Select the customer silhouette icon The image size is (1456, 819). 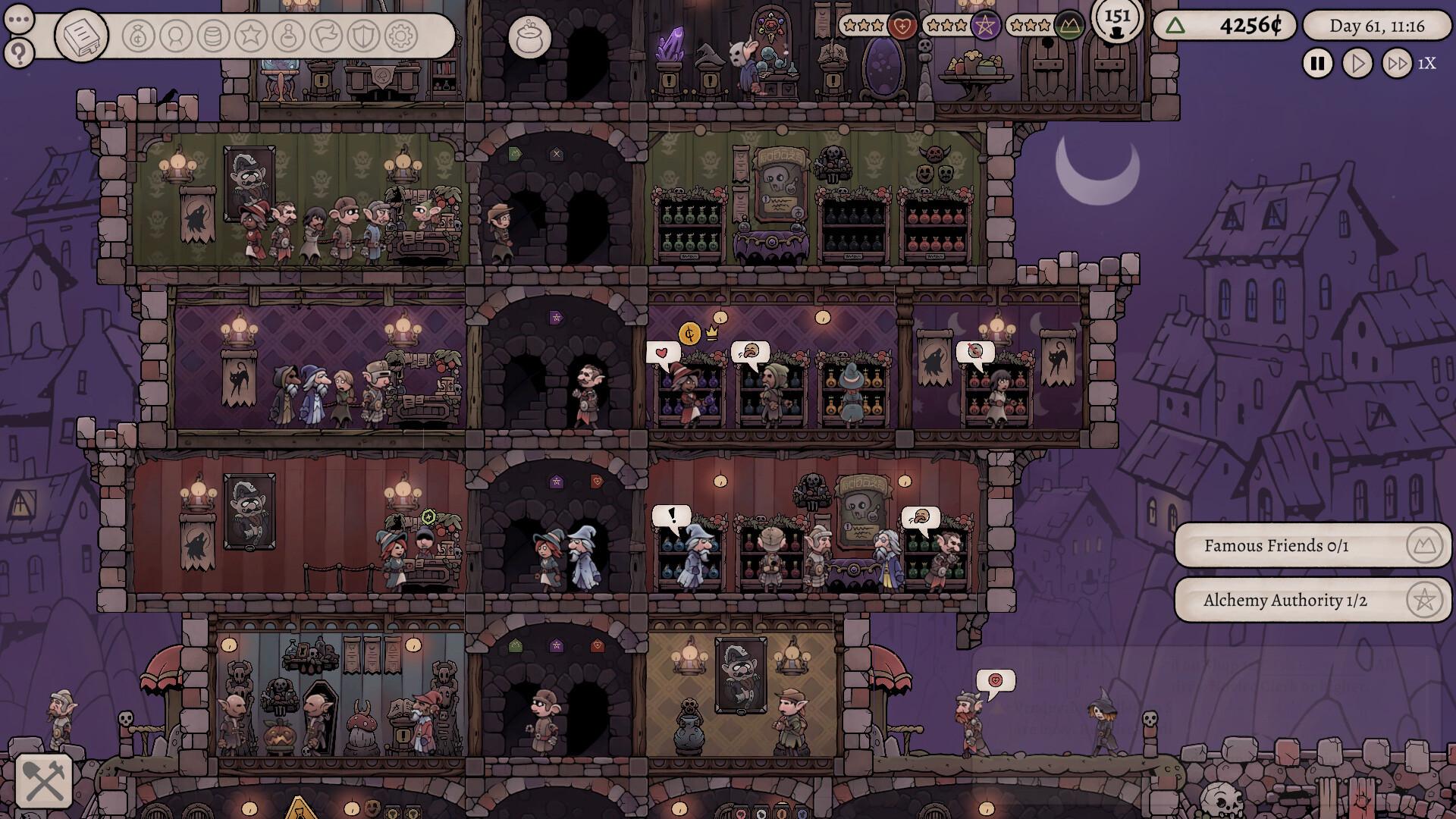tap(174, 35)
